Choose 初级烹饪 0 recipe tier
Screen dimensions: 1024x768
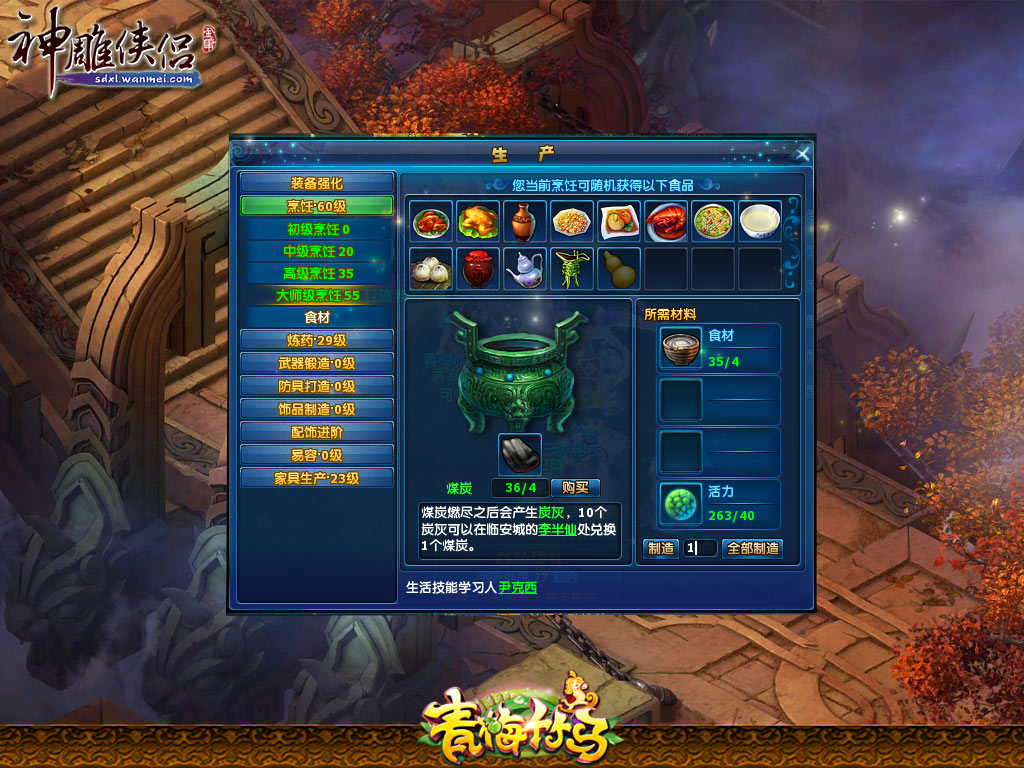(318, 229)
